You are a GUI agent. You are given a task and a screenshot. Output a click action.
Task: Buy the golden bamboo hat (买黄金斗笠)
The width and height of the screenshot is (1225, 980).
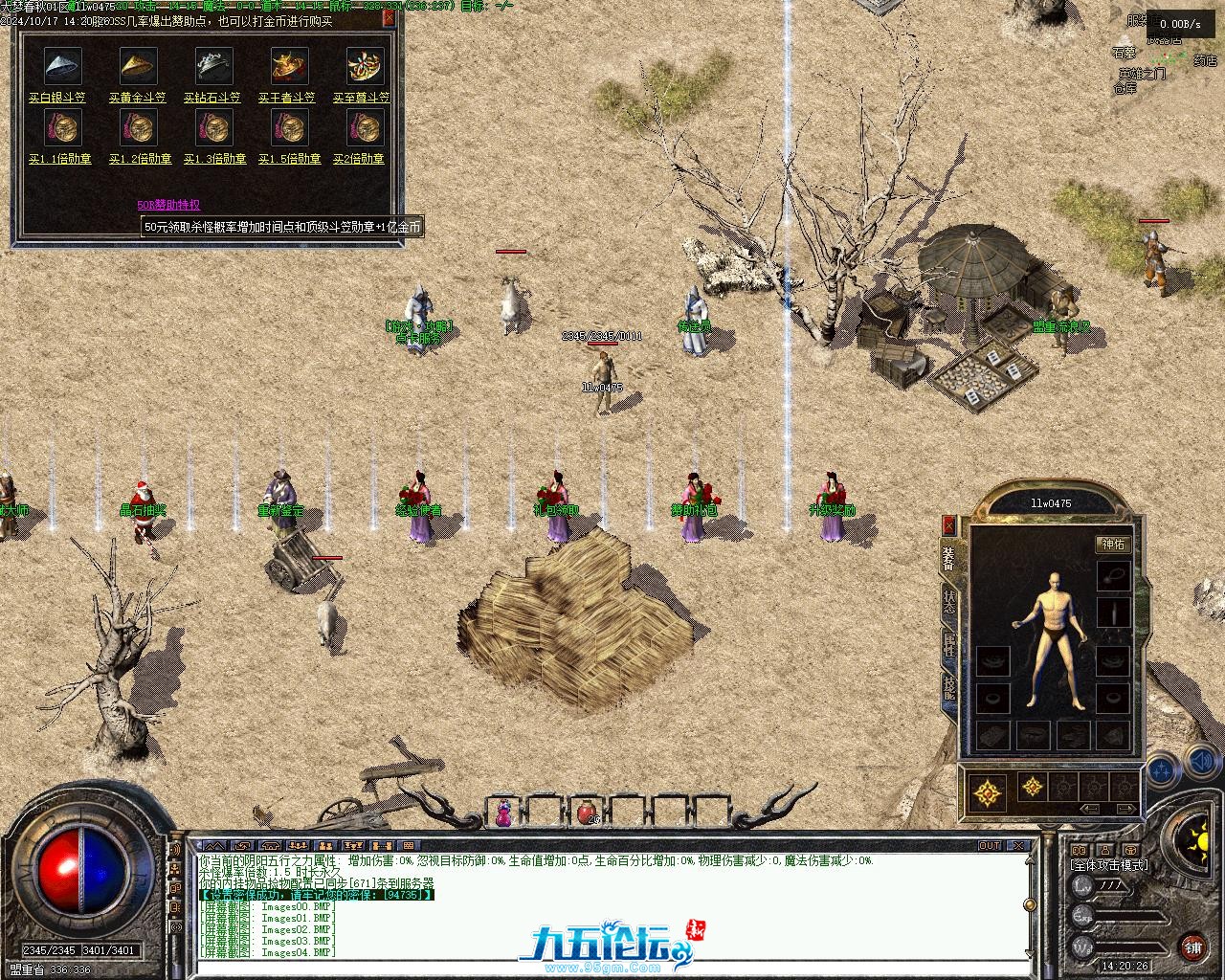pos(138,98)
